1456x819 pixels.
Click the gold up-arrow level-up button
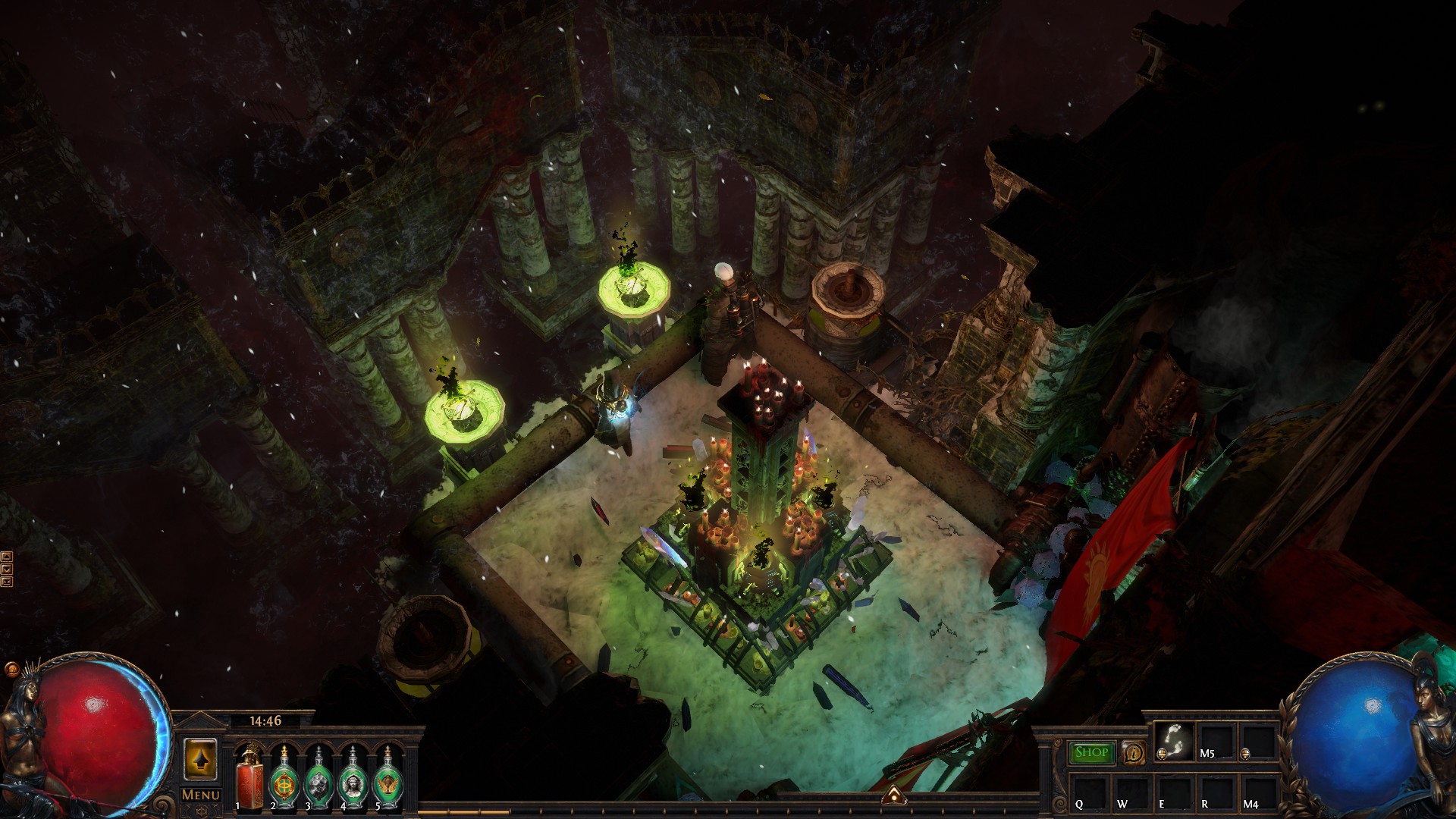[200, 759]
